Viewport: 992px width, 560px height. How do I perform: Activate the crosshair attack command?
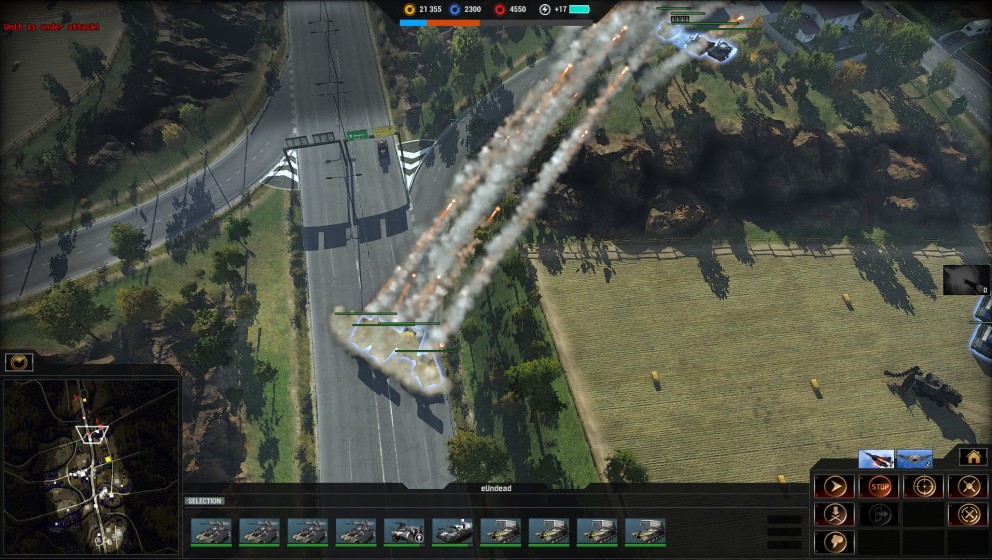923,487
